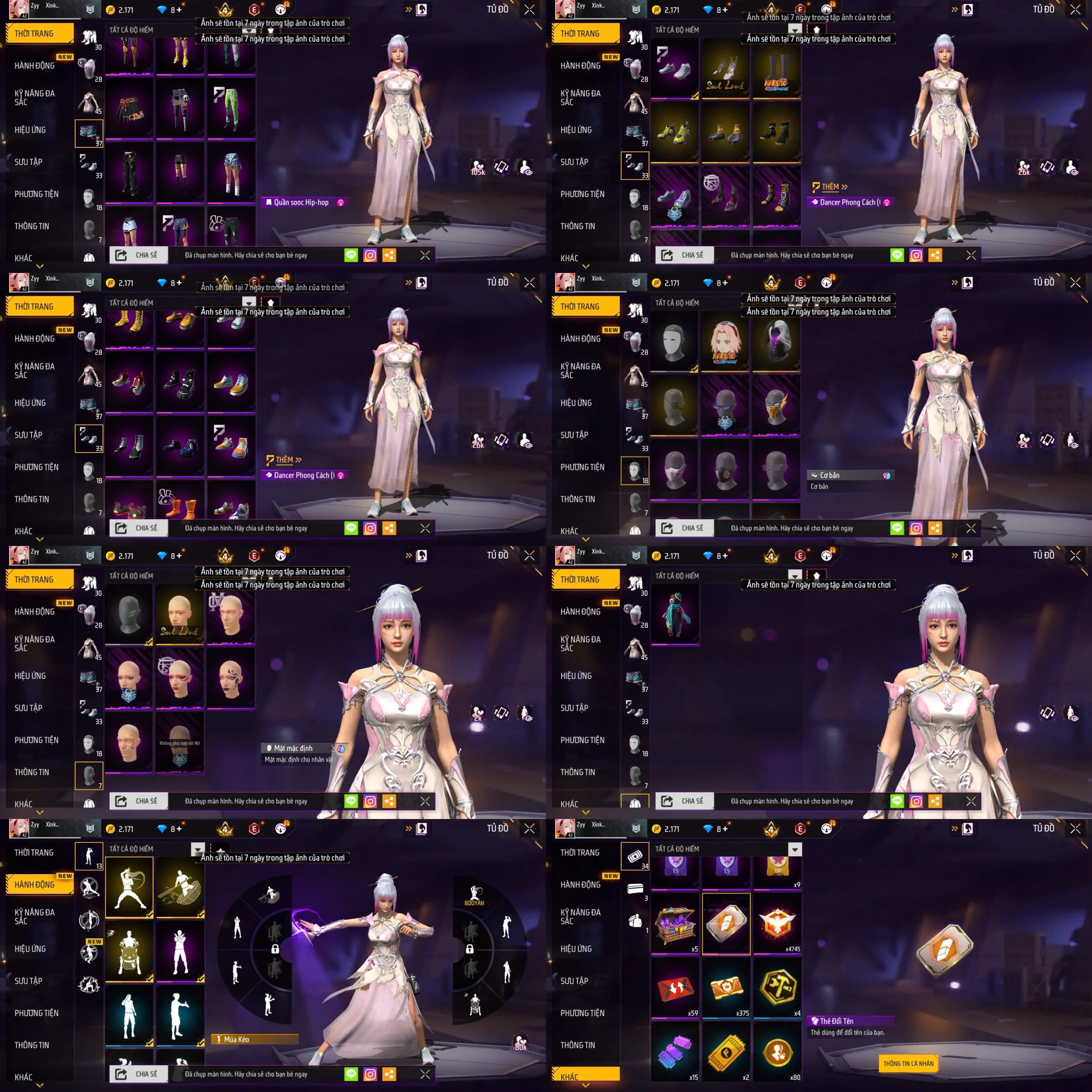1092x1092 pixels.
Task: Select the red ticket item with x59
Action: [x=675, y=988]
